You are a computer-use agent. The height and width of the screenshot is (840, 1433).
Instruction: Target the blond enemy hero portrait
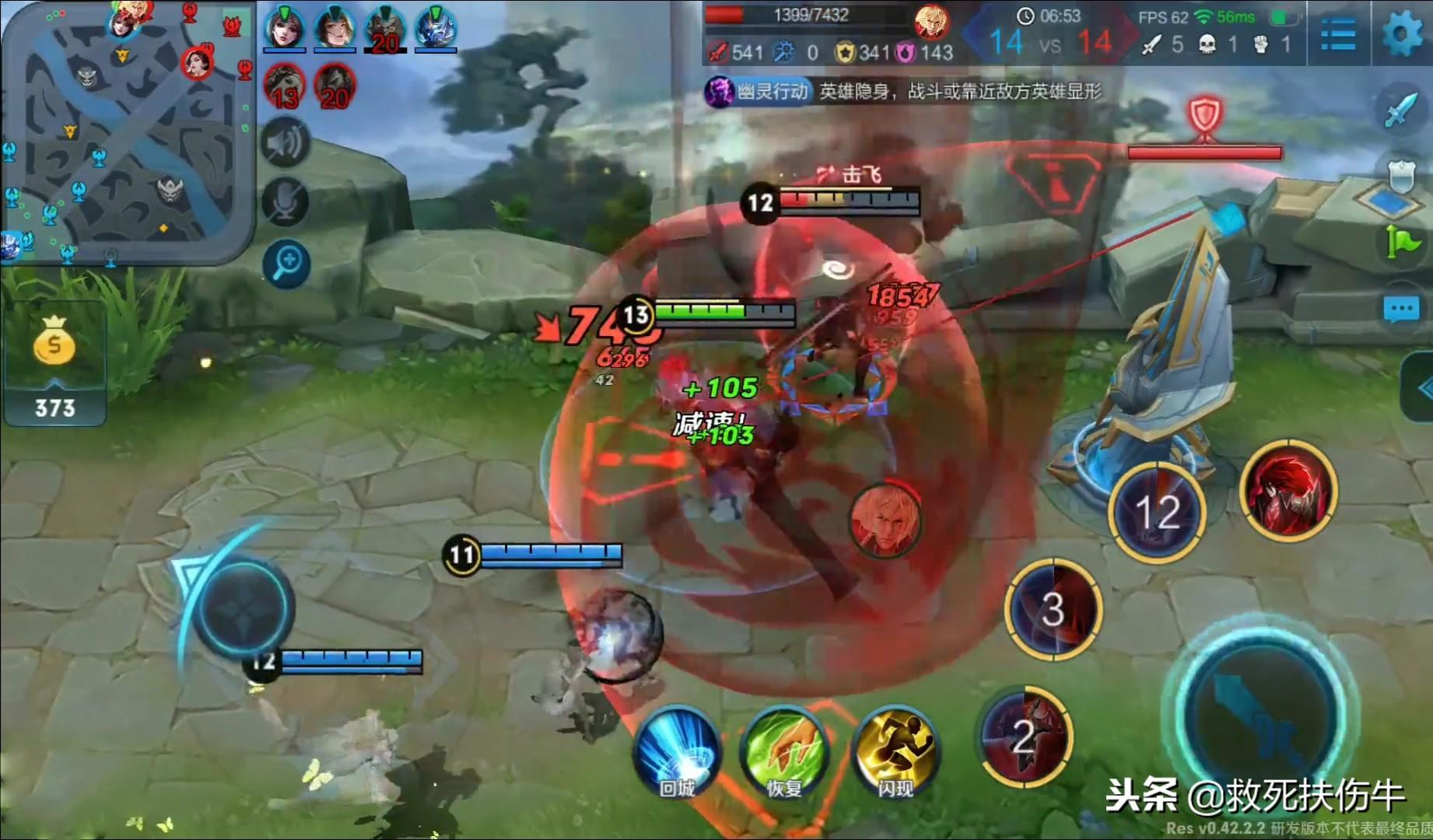coord(885,520)
